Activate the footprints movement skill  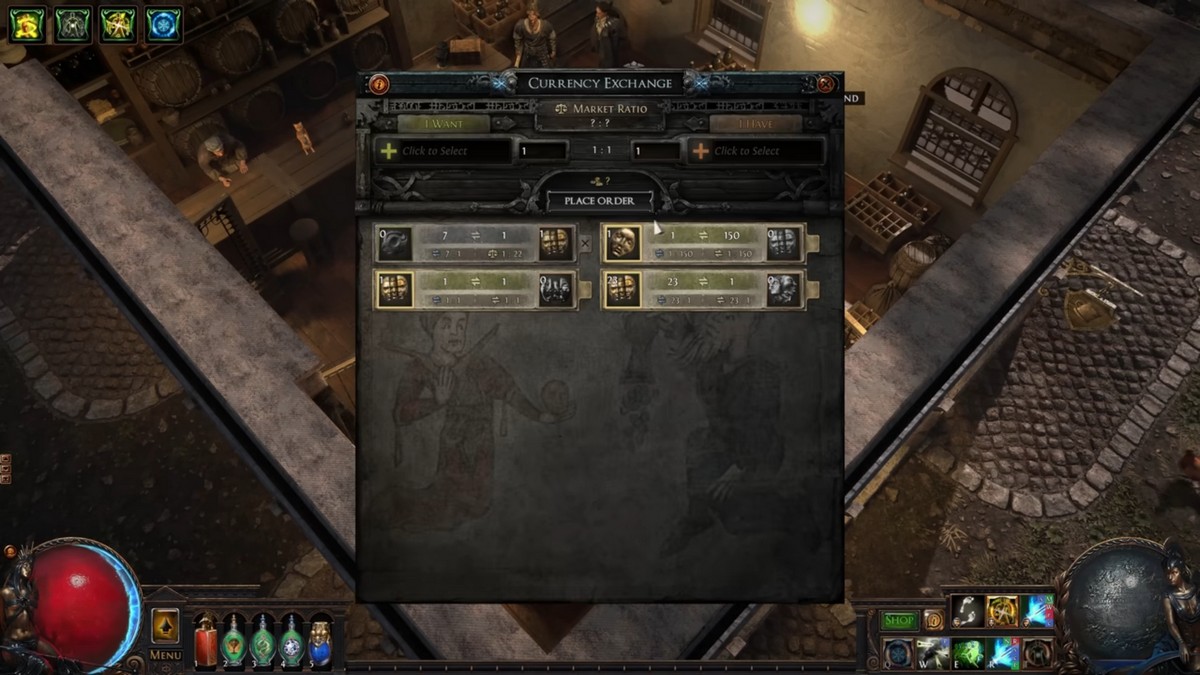(967, 611)
